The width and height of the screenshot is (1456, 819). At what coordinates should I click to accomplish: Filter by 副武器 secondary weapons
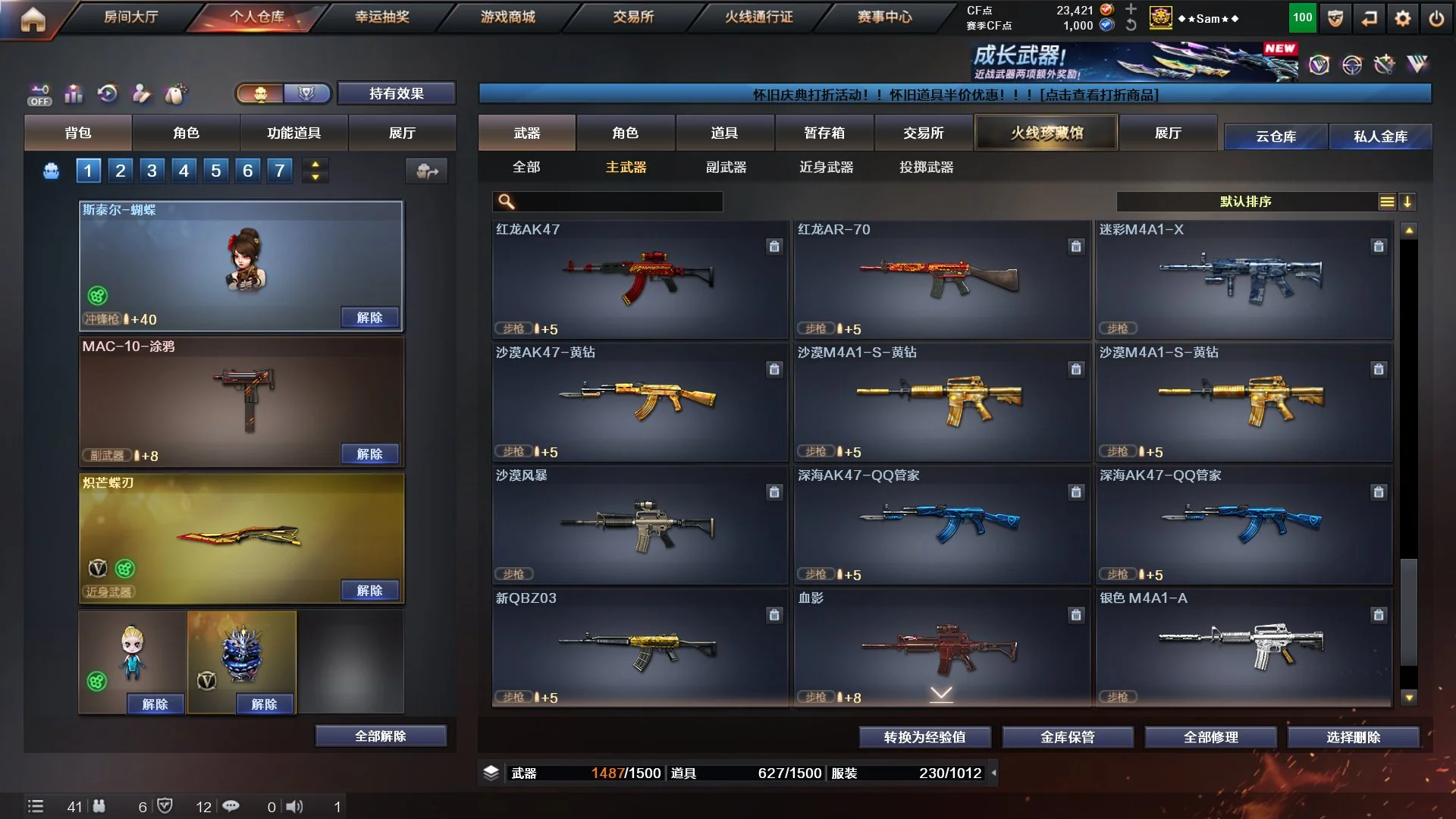tap(726, 167)
